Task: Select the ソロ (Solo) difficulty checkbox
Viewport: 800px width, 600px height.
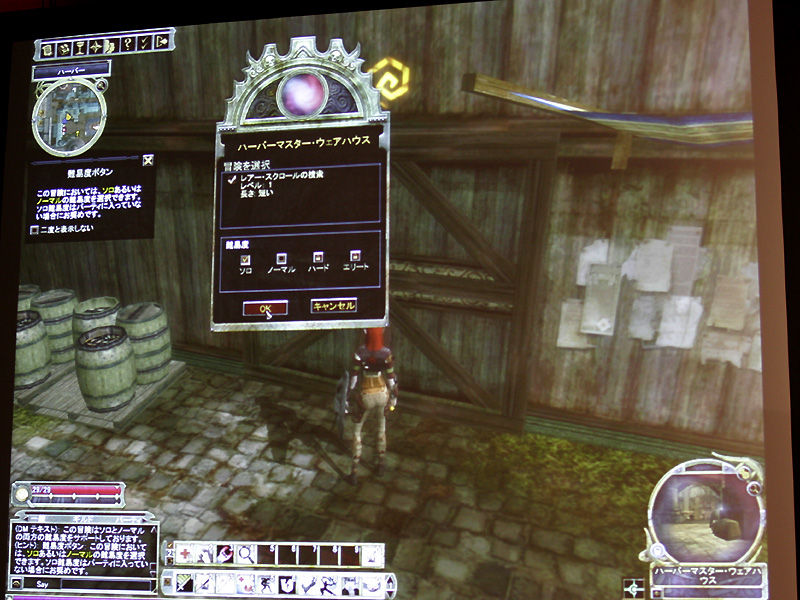Action: click(244, 259)
